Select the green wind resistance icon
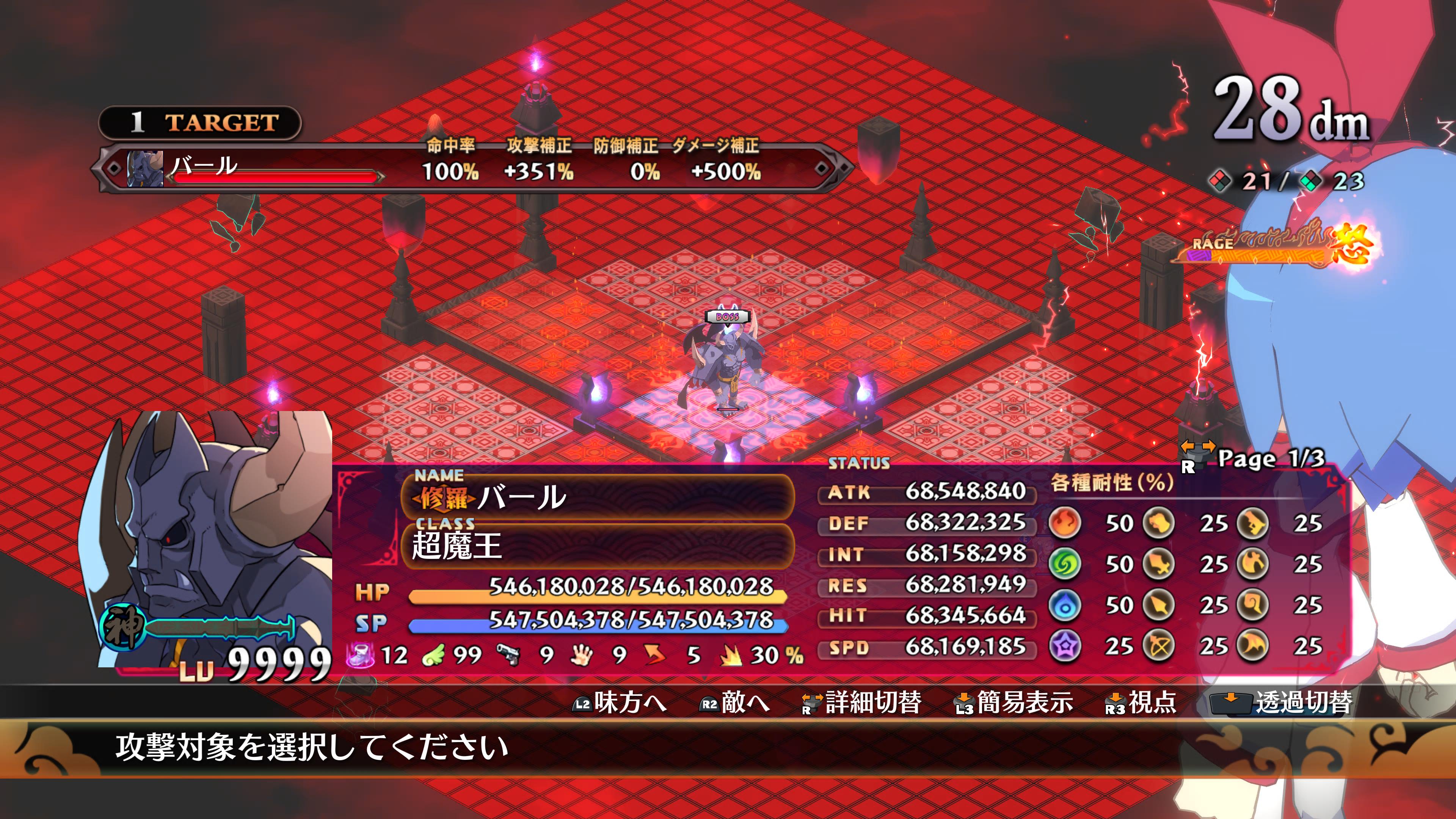 pos(1065,564)
